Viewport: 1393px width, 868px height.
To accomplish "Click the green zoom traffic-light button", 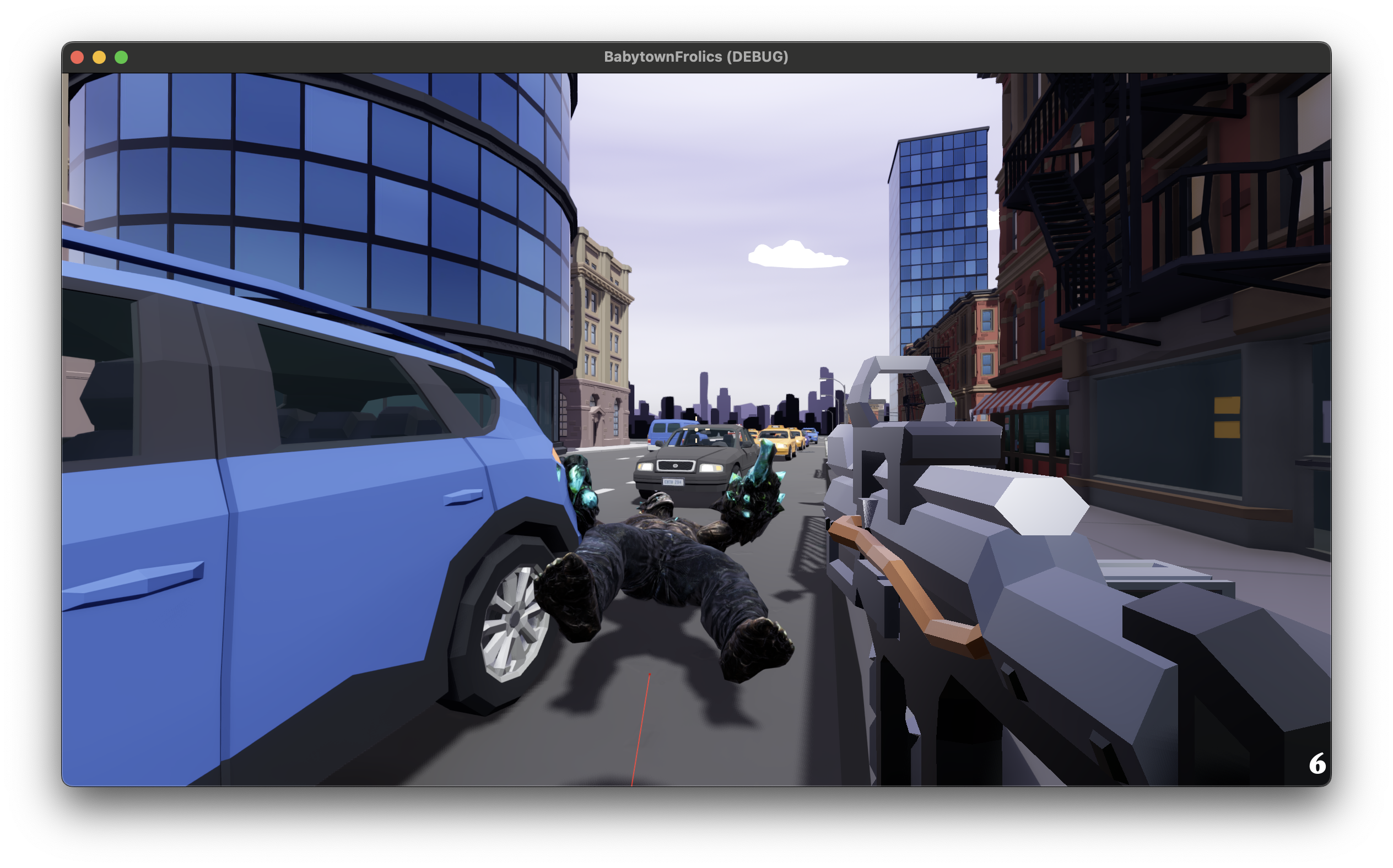I will pyautogui.click(x=121, y=56).
